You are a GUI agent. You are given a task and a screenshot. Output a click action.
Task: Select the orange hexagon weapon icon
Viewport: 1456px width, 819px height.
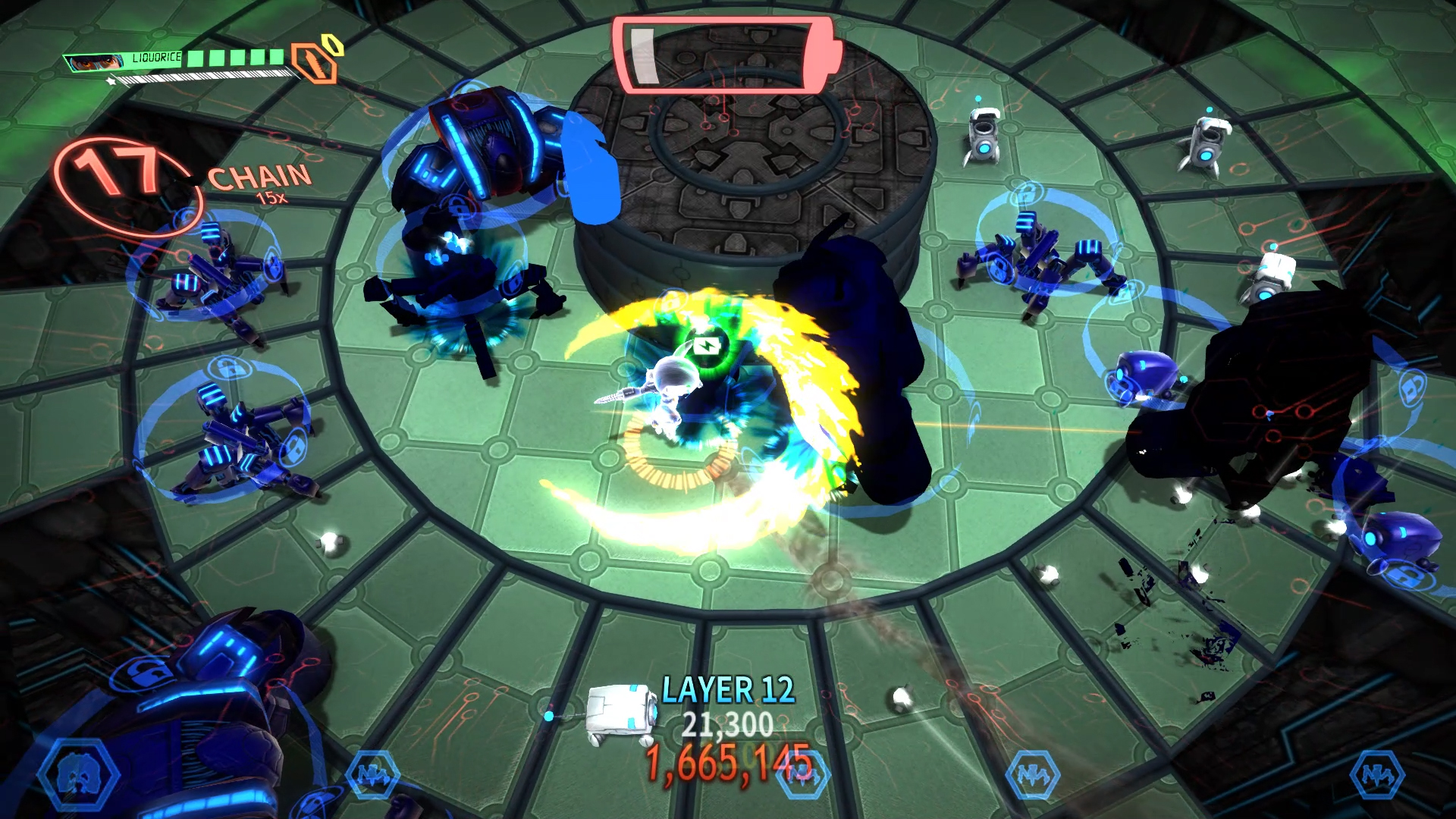point(315,63)
